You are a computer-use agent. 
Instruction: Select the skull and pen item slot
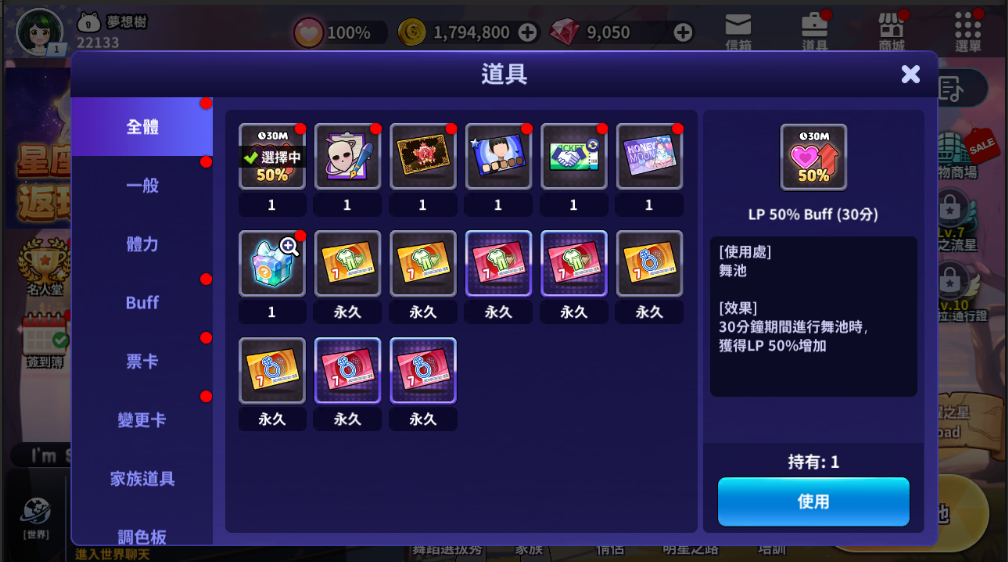(x=347, y=156)
